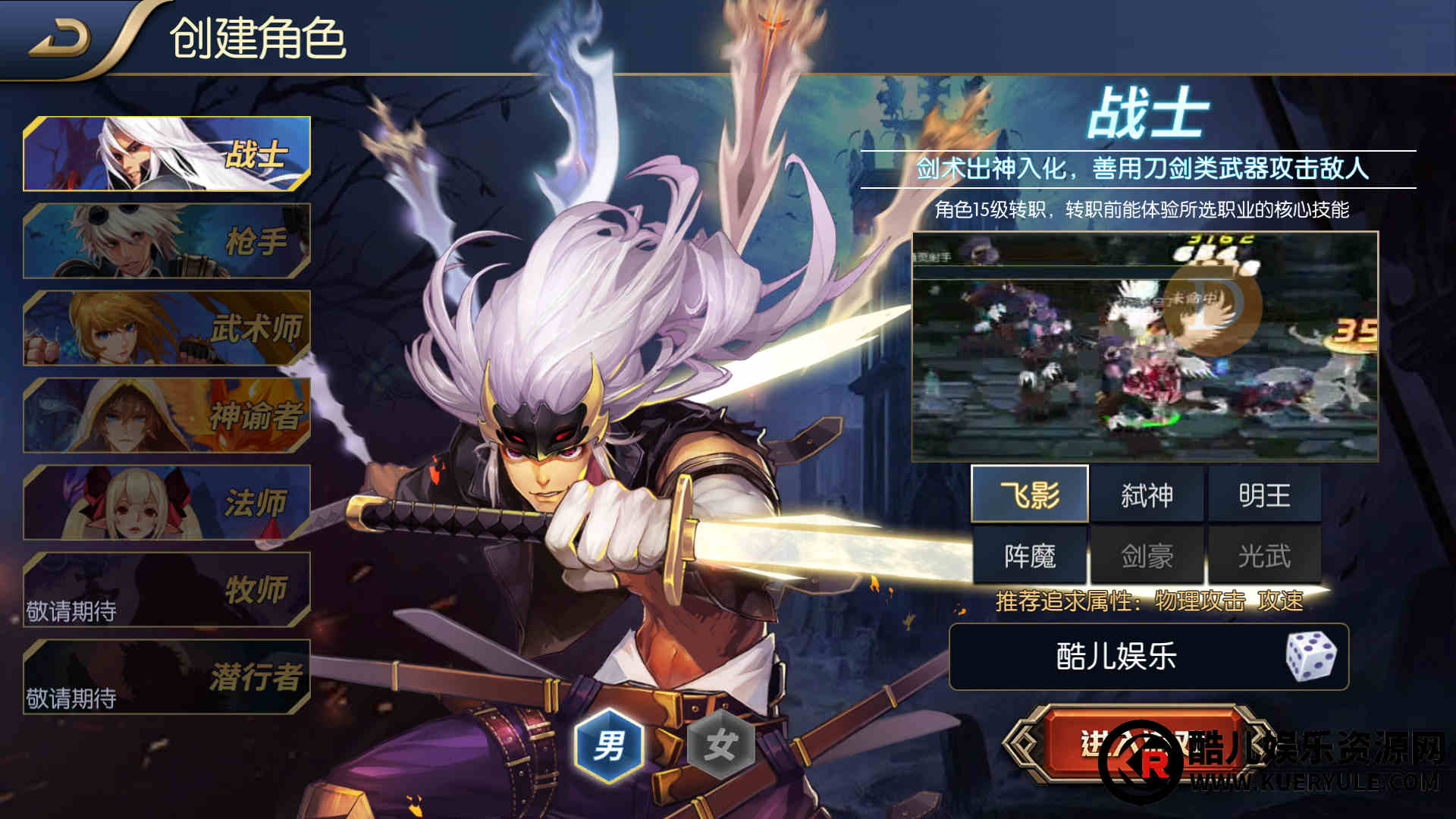Choose the 法师 mage class

(167, 503)
